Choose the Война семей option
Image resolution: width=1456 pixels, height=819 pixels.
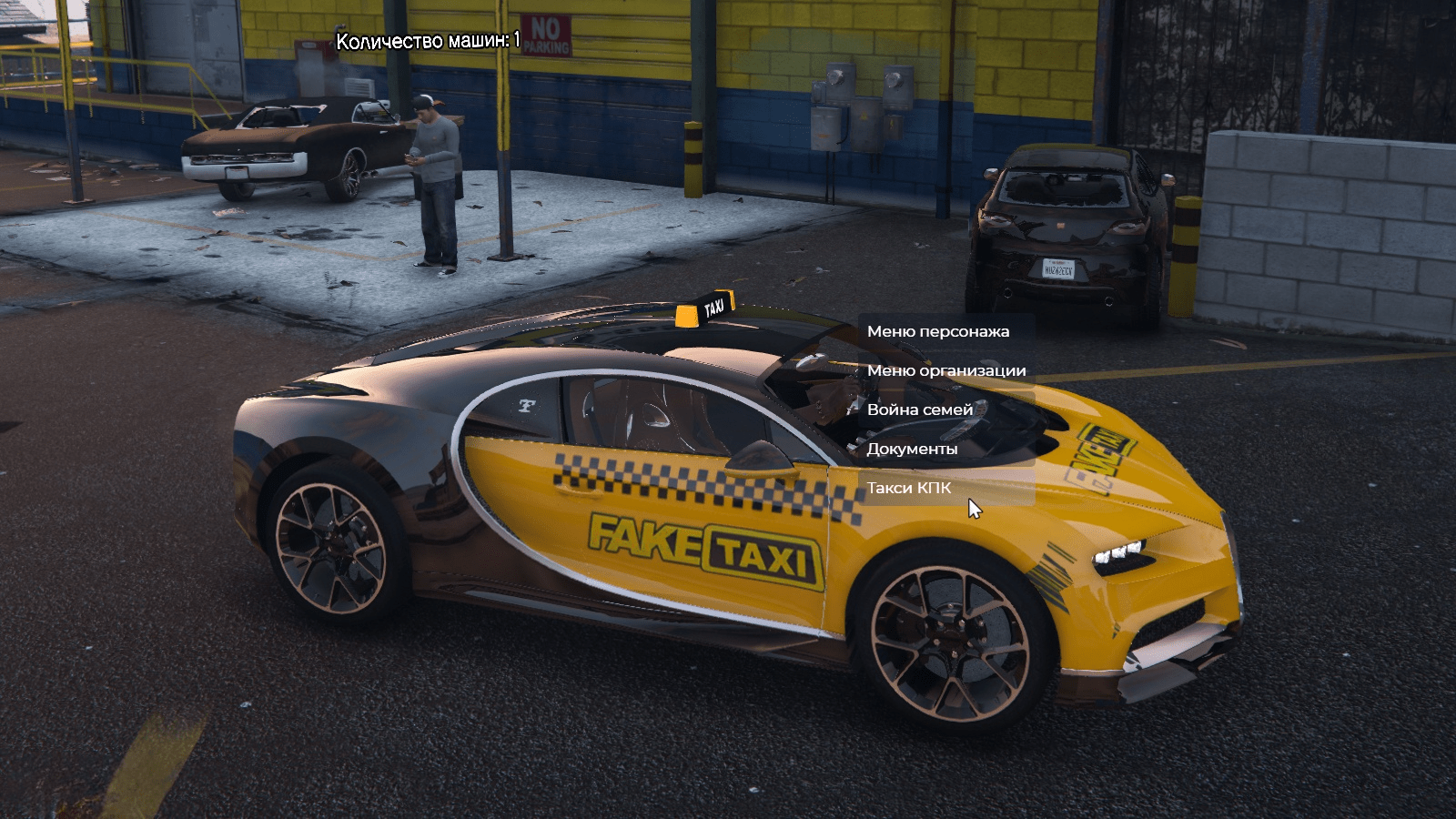pos(920,409)
